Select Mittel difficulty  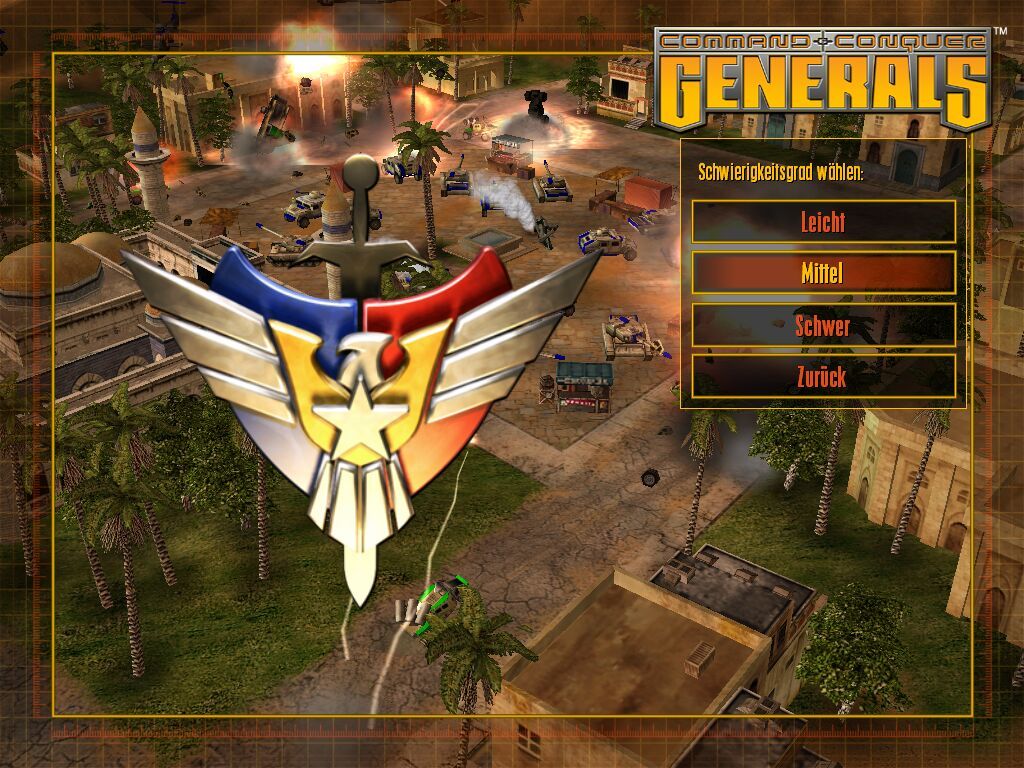coord(823,272)
